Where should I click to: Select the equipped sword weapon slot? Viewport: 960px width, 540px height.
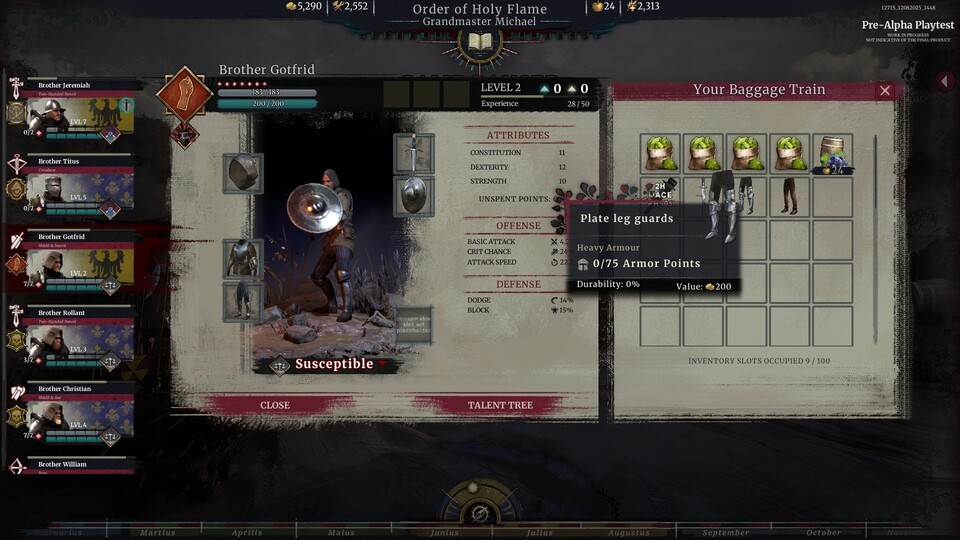[413, 153]
